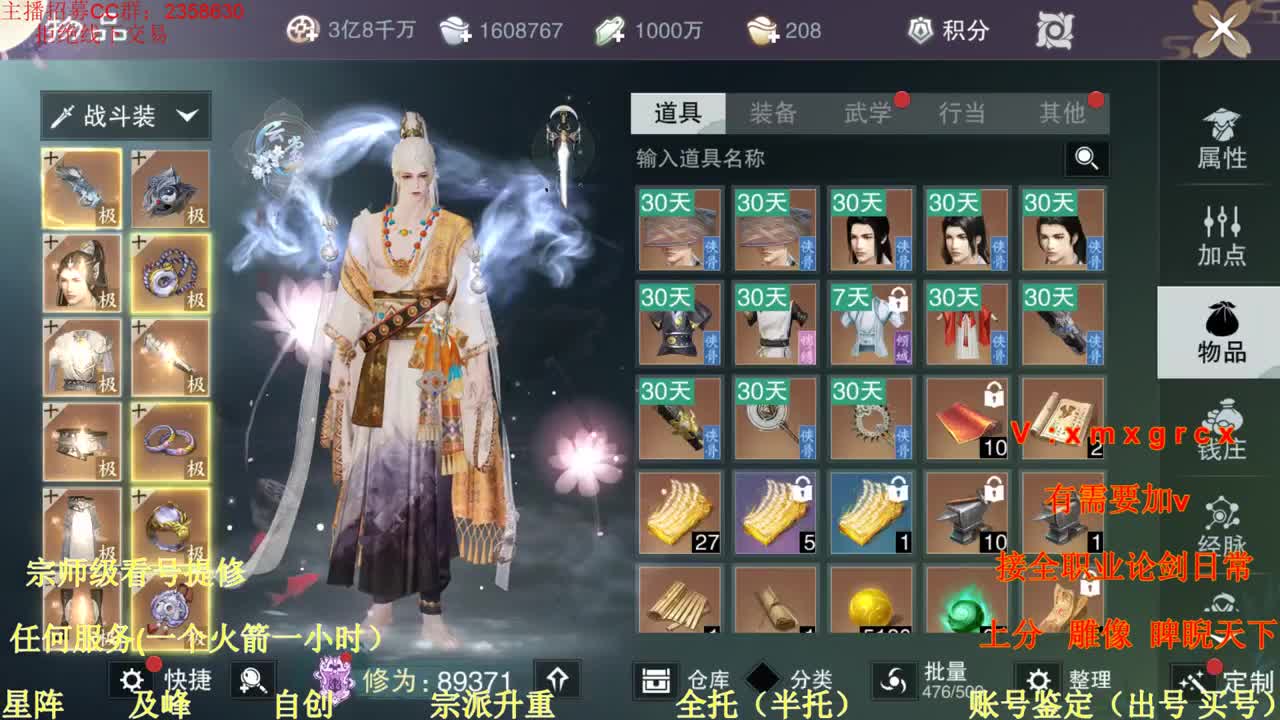Click the 批量 batch selection icon

(894, 679)
